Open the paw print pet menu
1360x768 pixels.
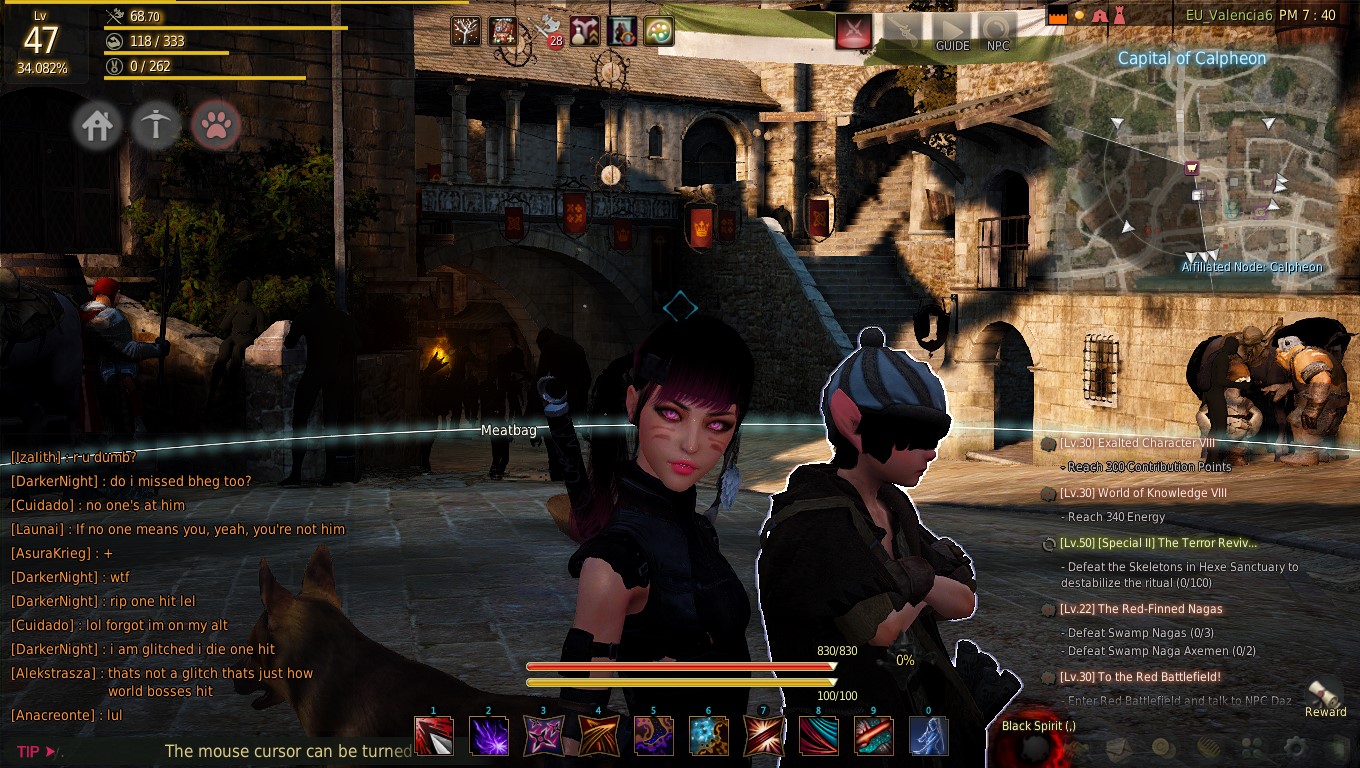[216, 126]
